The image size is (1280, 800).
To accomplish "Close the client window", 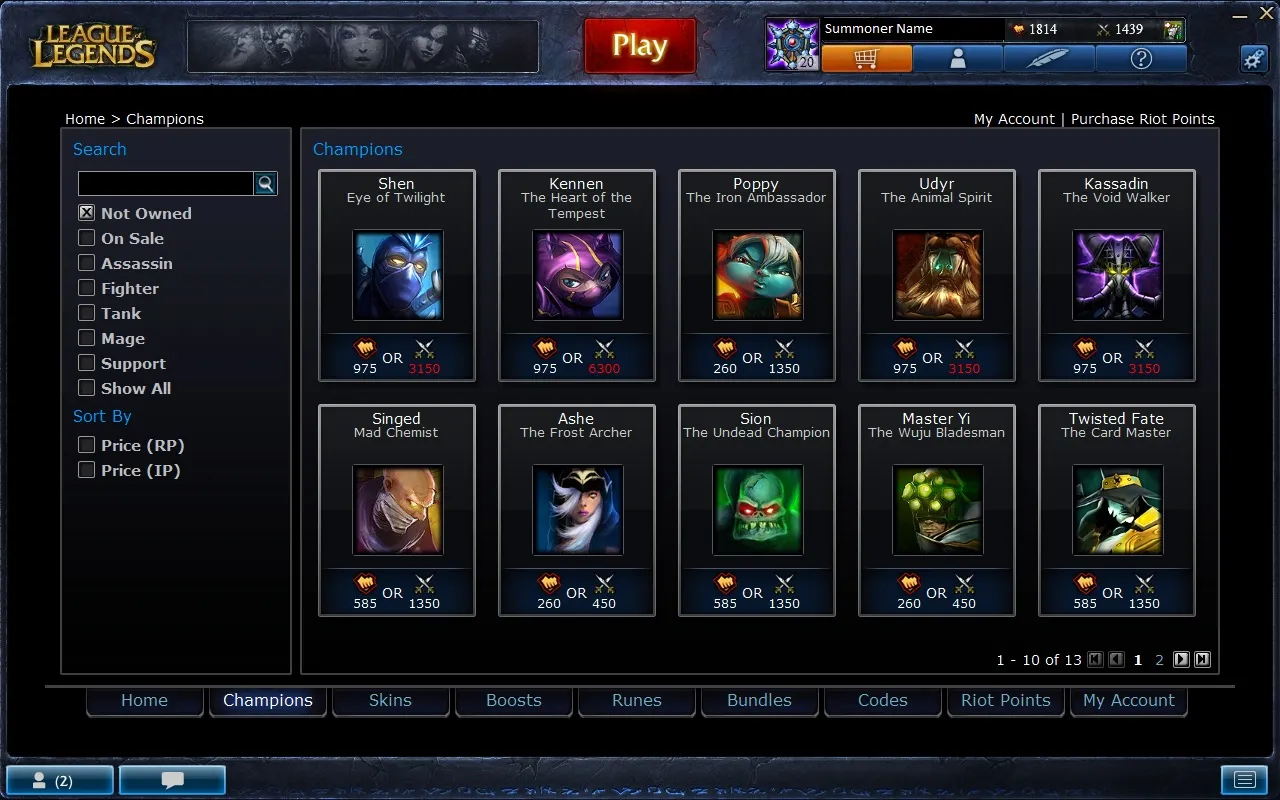I will [x=1267, y=15].
